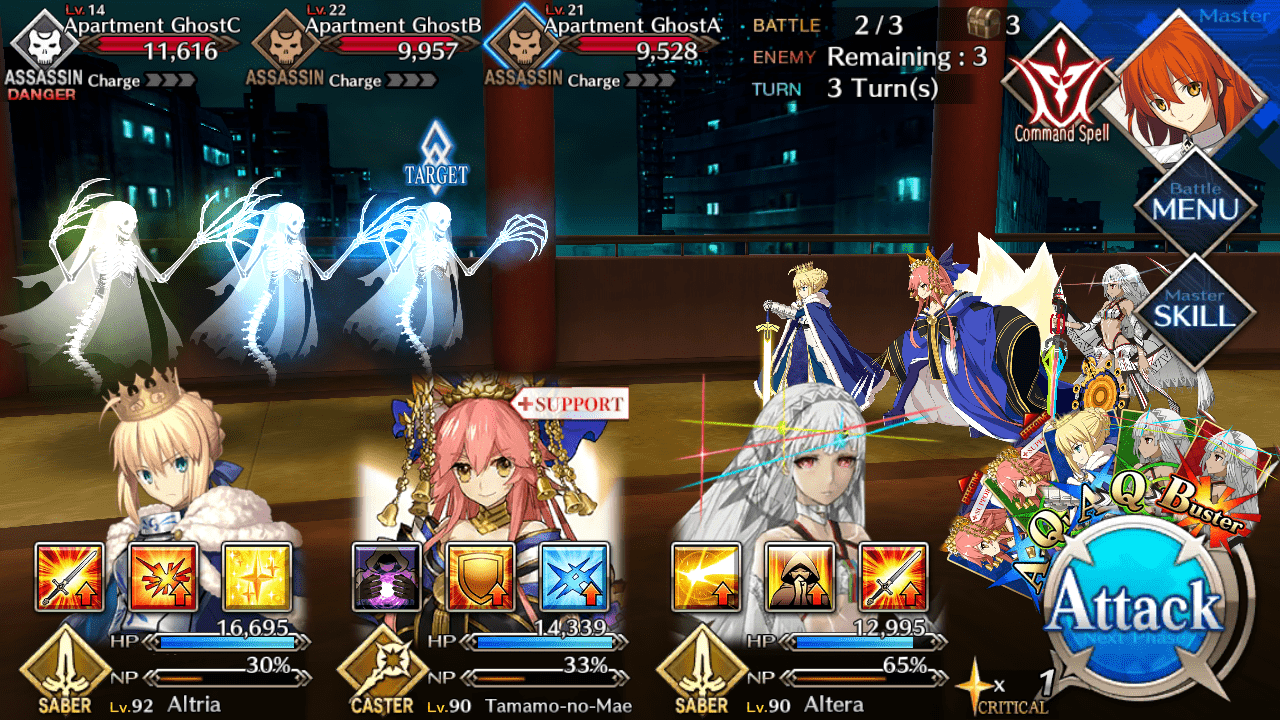Activate Tamamo's shield-up second skill
Viewport: 1280px width, 720px height.
481,577
